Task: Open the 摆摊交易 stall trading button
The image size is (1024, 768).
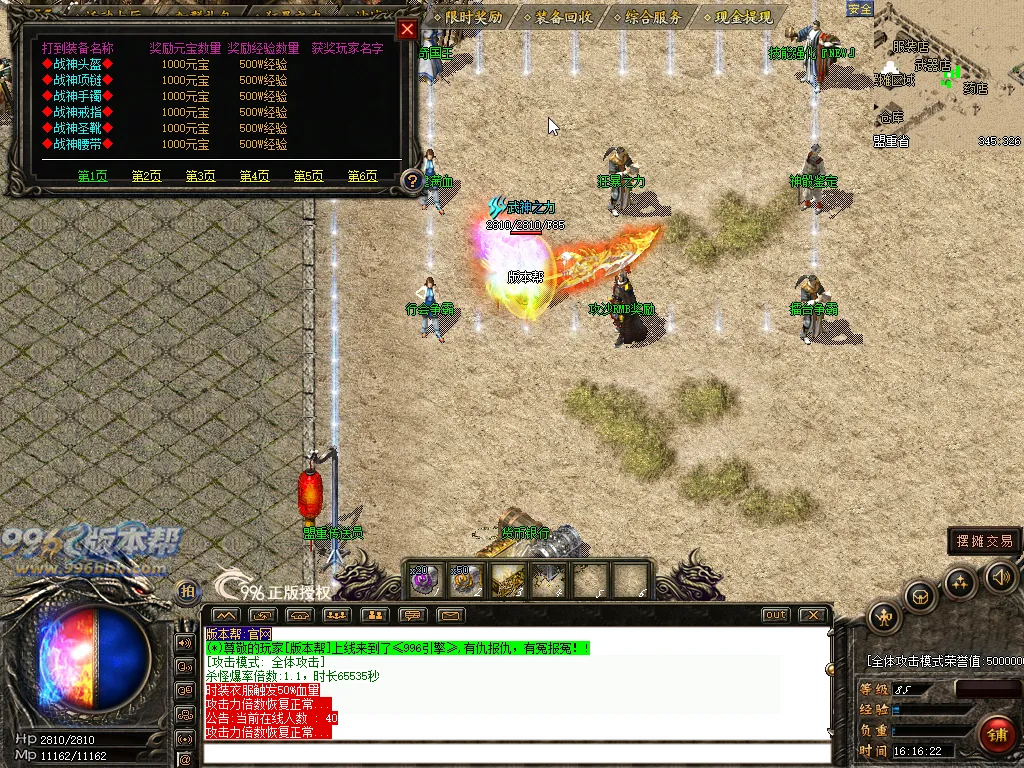Action: 984,541
